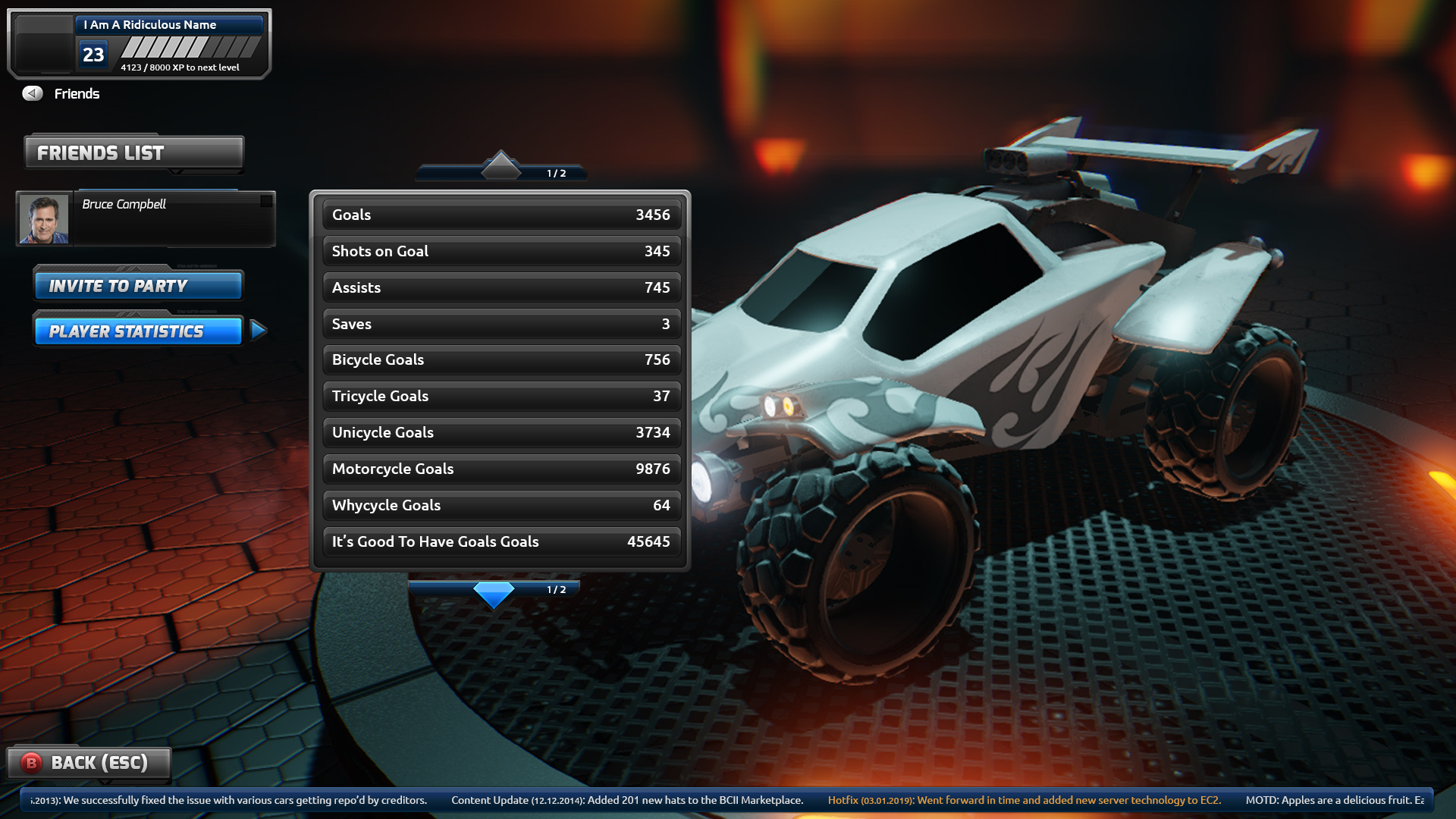This screenshot has height=819, width=1456.
Task: Select Bruce Campbell in the friends list
Action: point(146,218)
